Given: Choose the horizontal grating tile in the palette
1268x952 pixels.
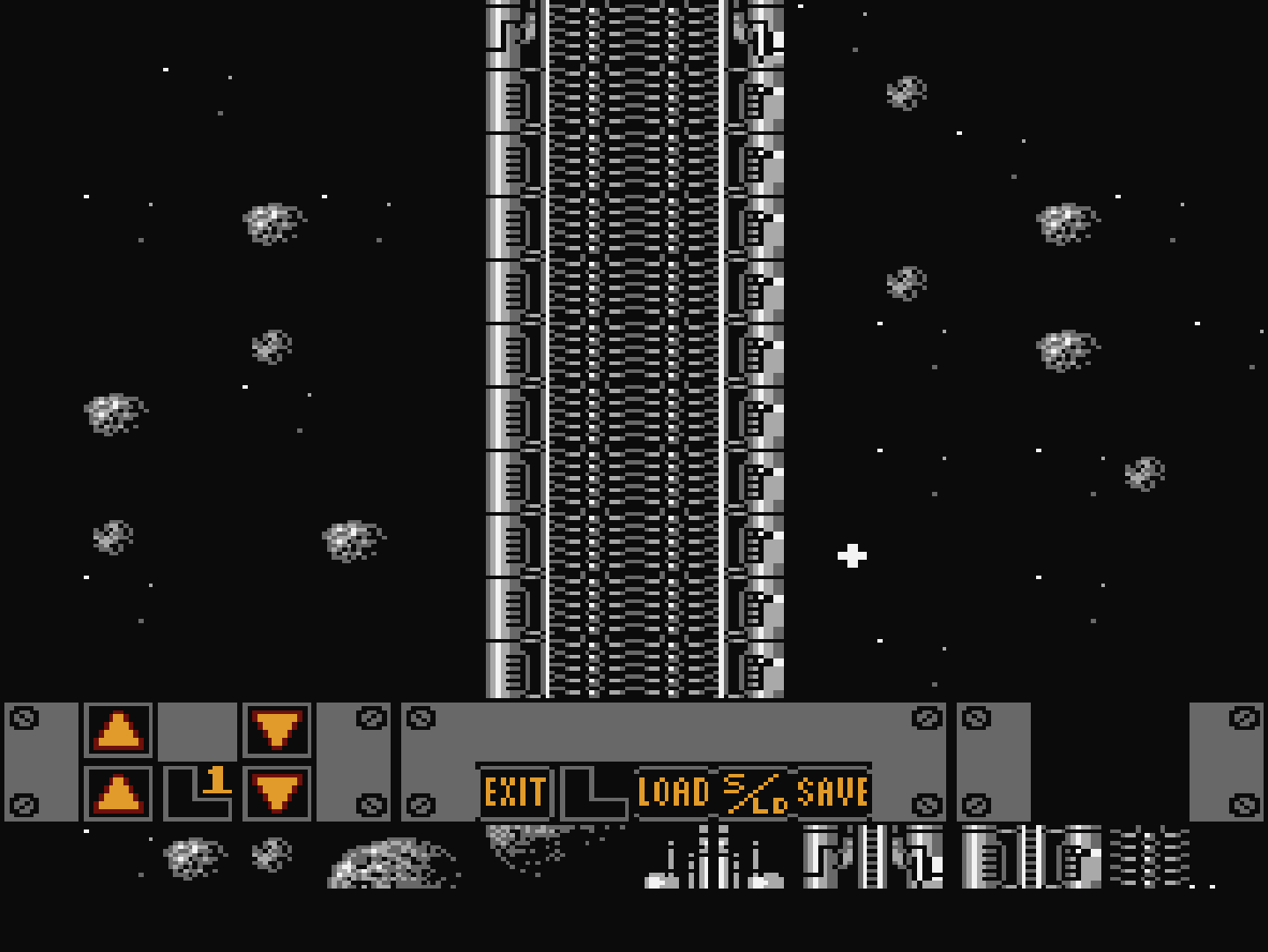Looking at the screenshot, I should (1149, 857).
